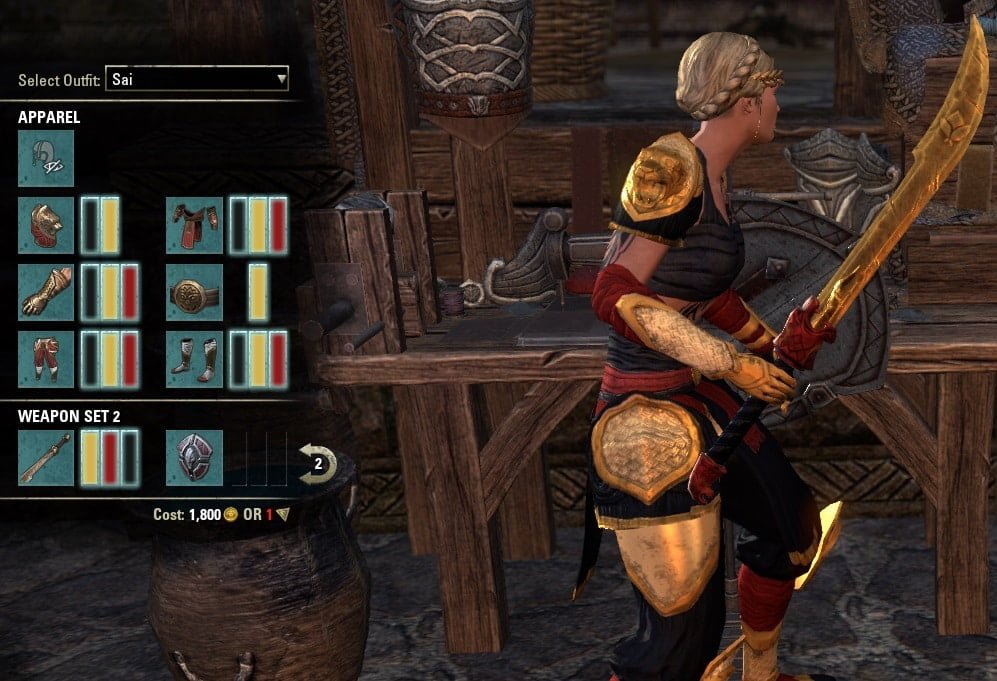Select the hidden helmet slot

click(x=46, y=158)
